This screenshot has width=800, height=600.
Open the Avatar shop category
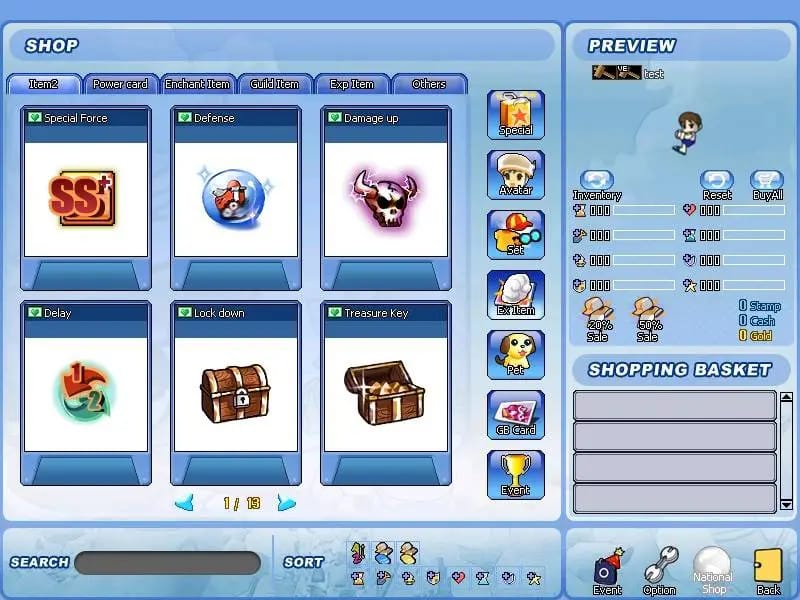[x=516, y=175]
